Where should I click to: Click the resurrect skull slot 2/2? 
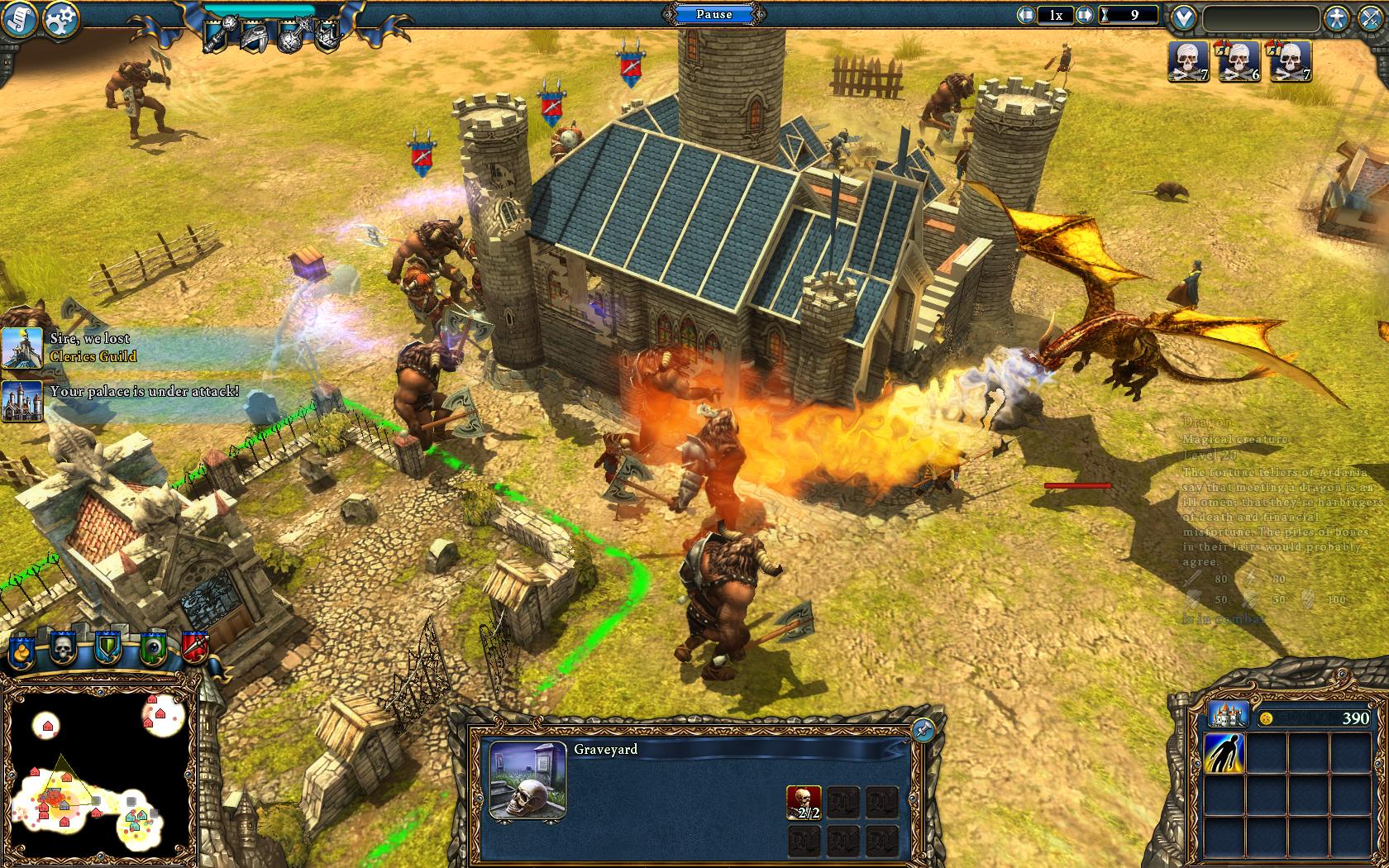point(804,802)
